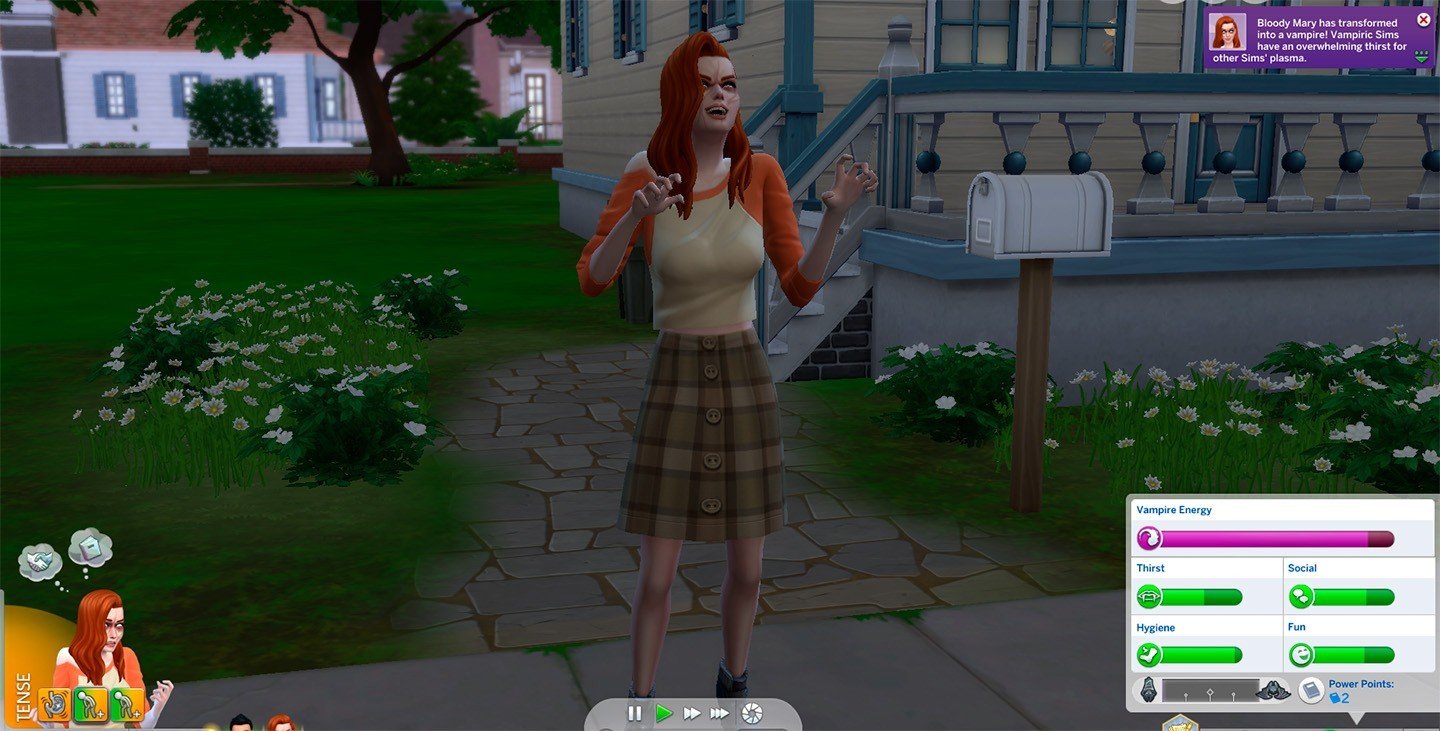Click the left bat rank icon
1440x731 pixels.
point(1150,690)
